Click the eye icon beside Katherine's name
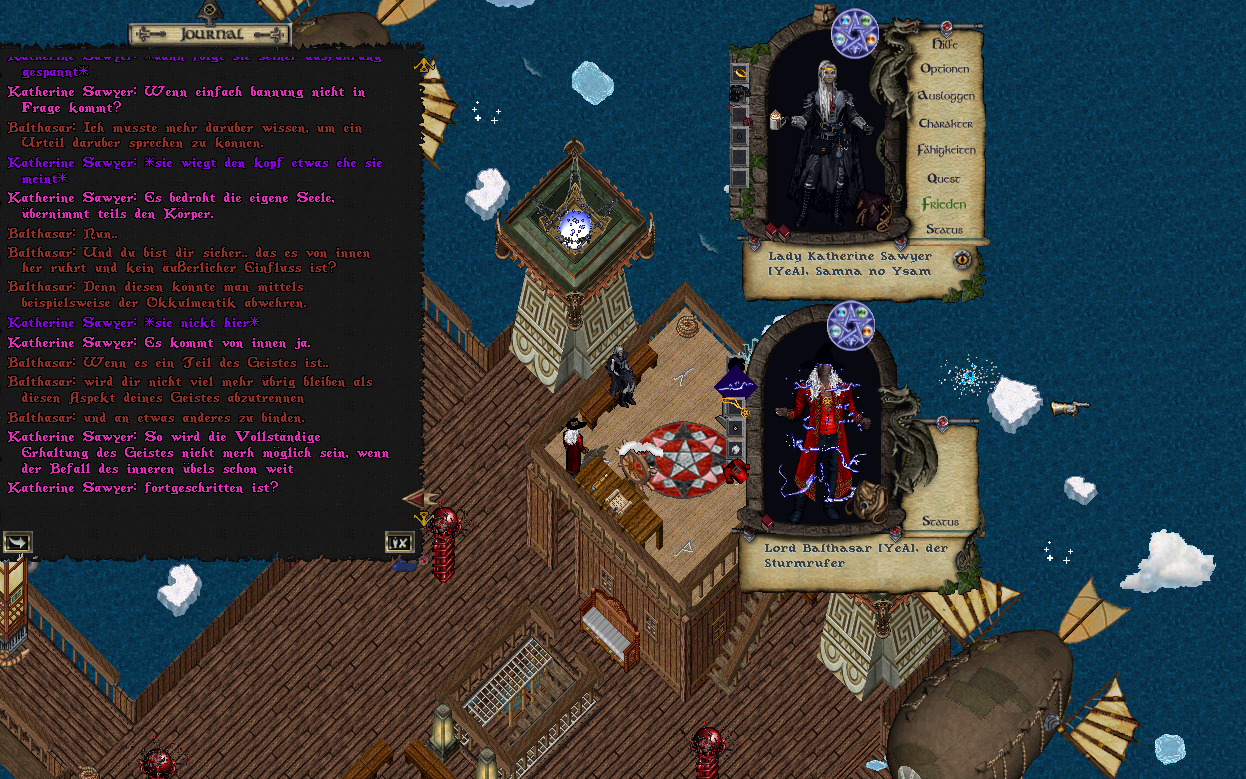This screenshot has height=779, width=1246. pyautogui.click(x=962, y=260)
